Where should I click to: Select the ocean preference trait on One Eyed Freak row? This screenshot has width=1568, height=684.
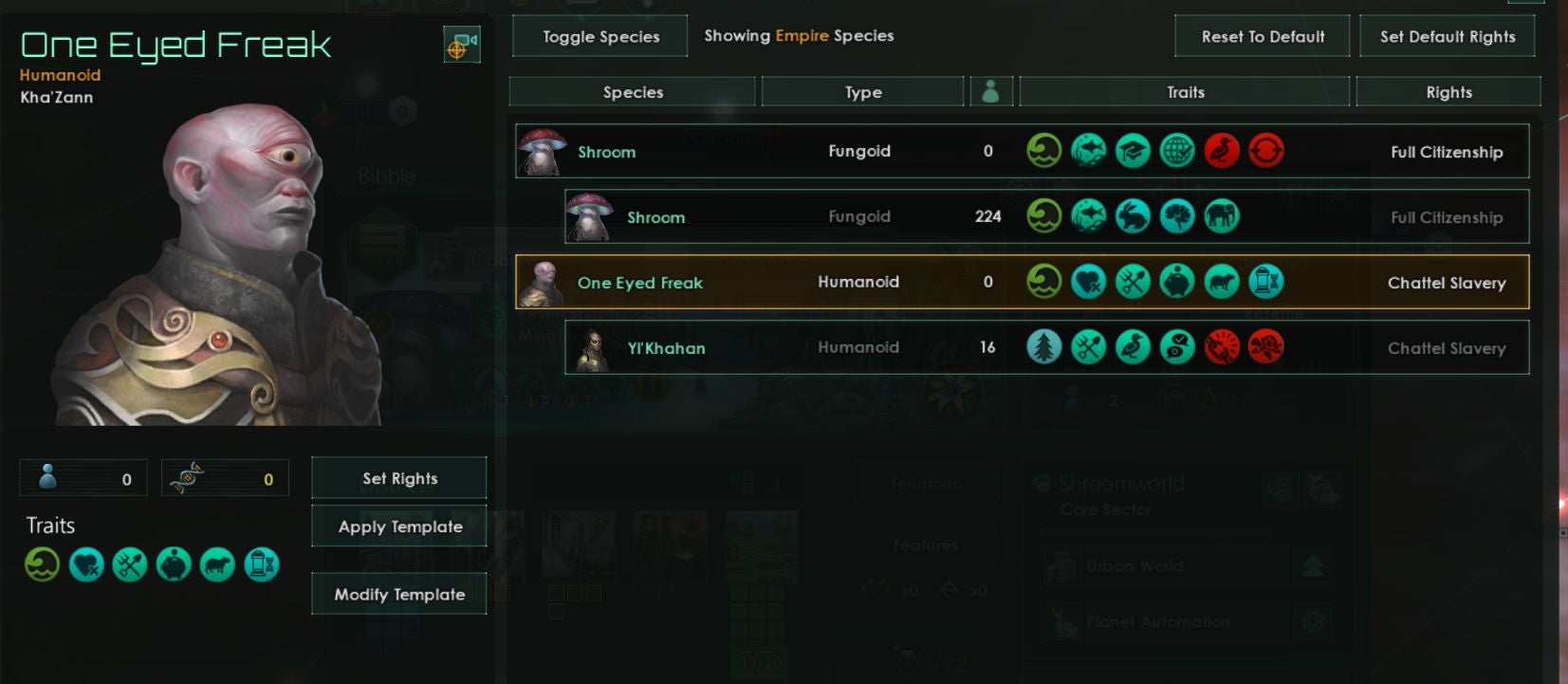pyautogui.click(x=1043, y=281)
